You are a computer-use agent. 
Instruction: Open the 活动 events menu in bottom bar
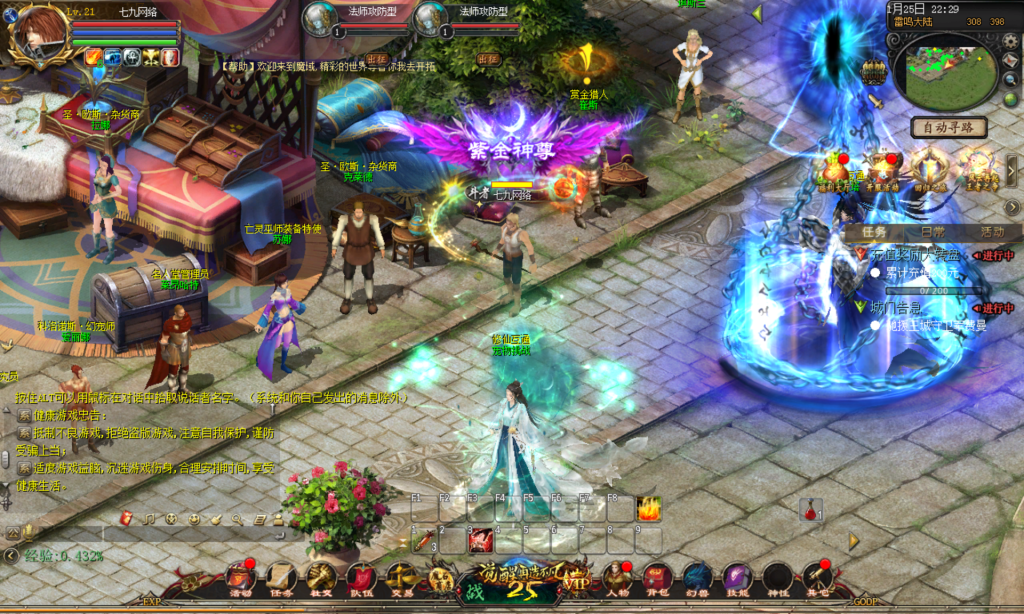tap(240, 577)
